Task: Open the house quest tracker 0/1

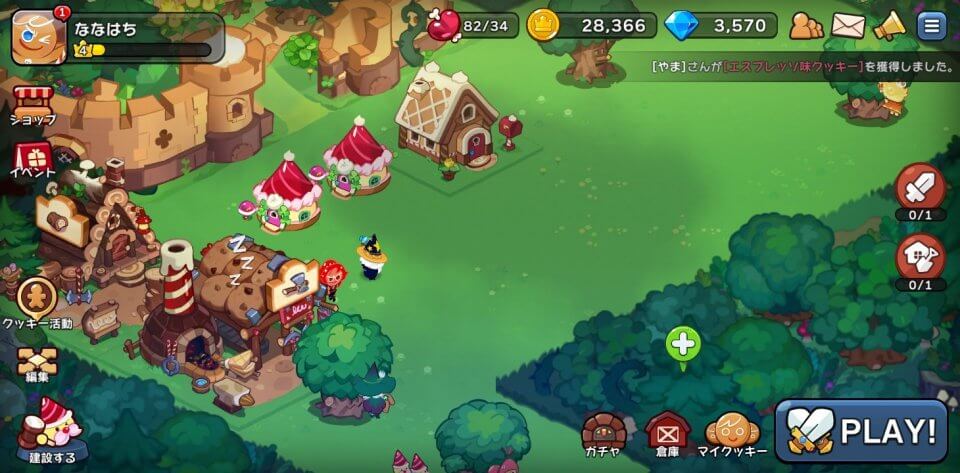Action: click(x=920, y=258)
